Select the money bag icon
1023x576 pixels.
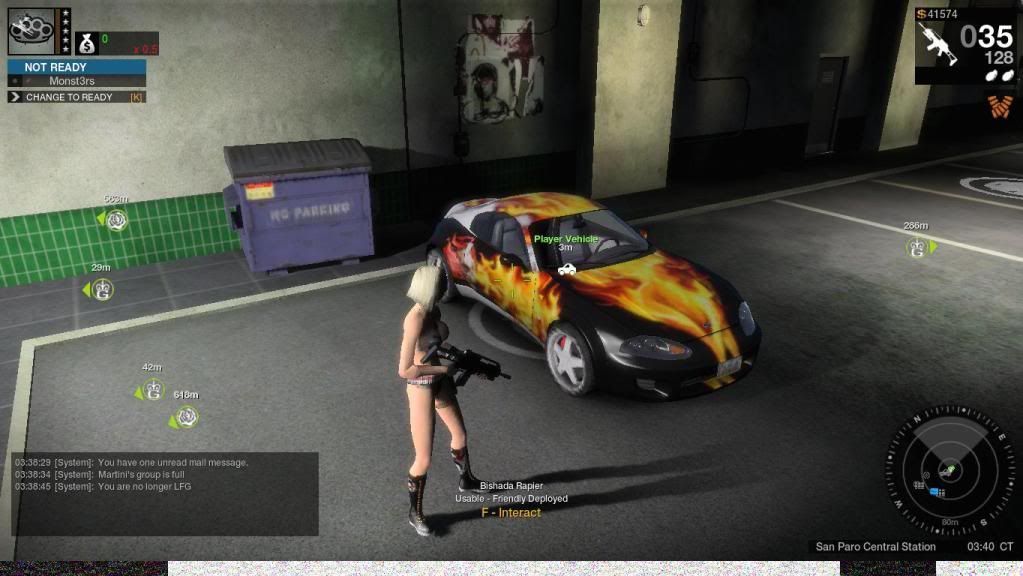86,44
